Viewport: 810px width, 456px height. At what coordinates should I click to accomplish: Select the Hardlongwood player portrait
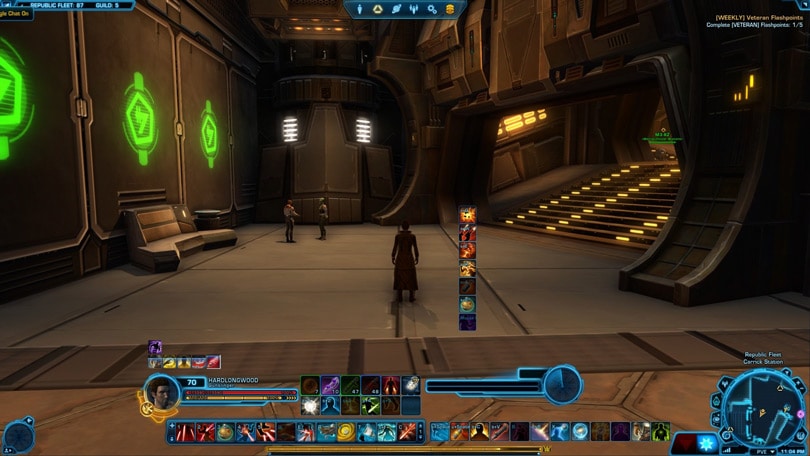point(162,392)
